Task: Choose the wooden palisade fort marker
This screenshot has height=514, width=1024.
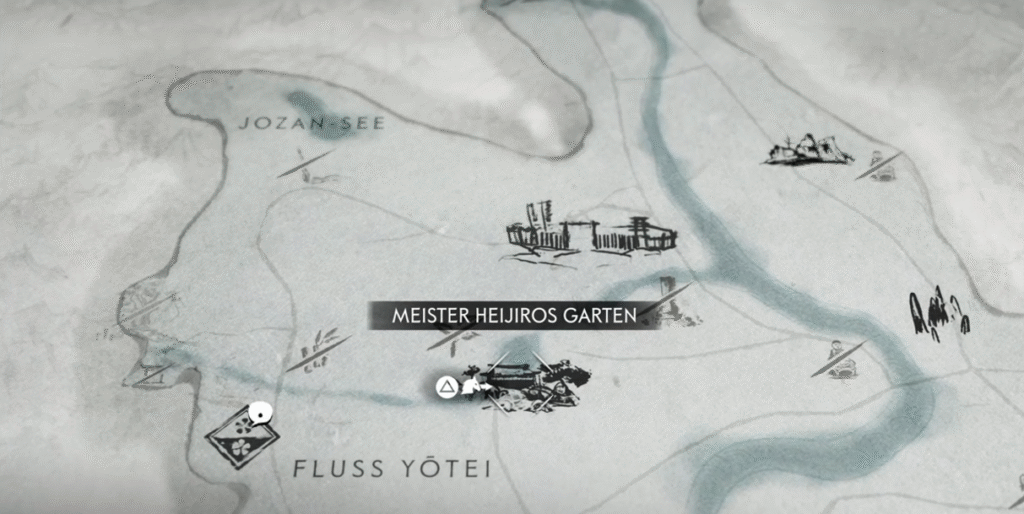Action: pyautogui.click(x=590, y=236)
